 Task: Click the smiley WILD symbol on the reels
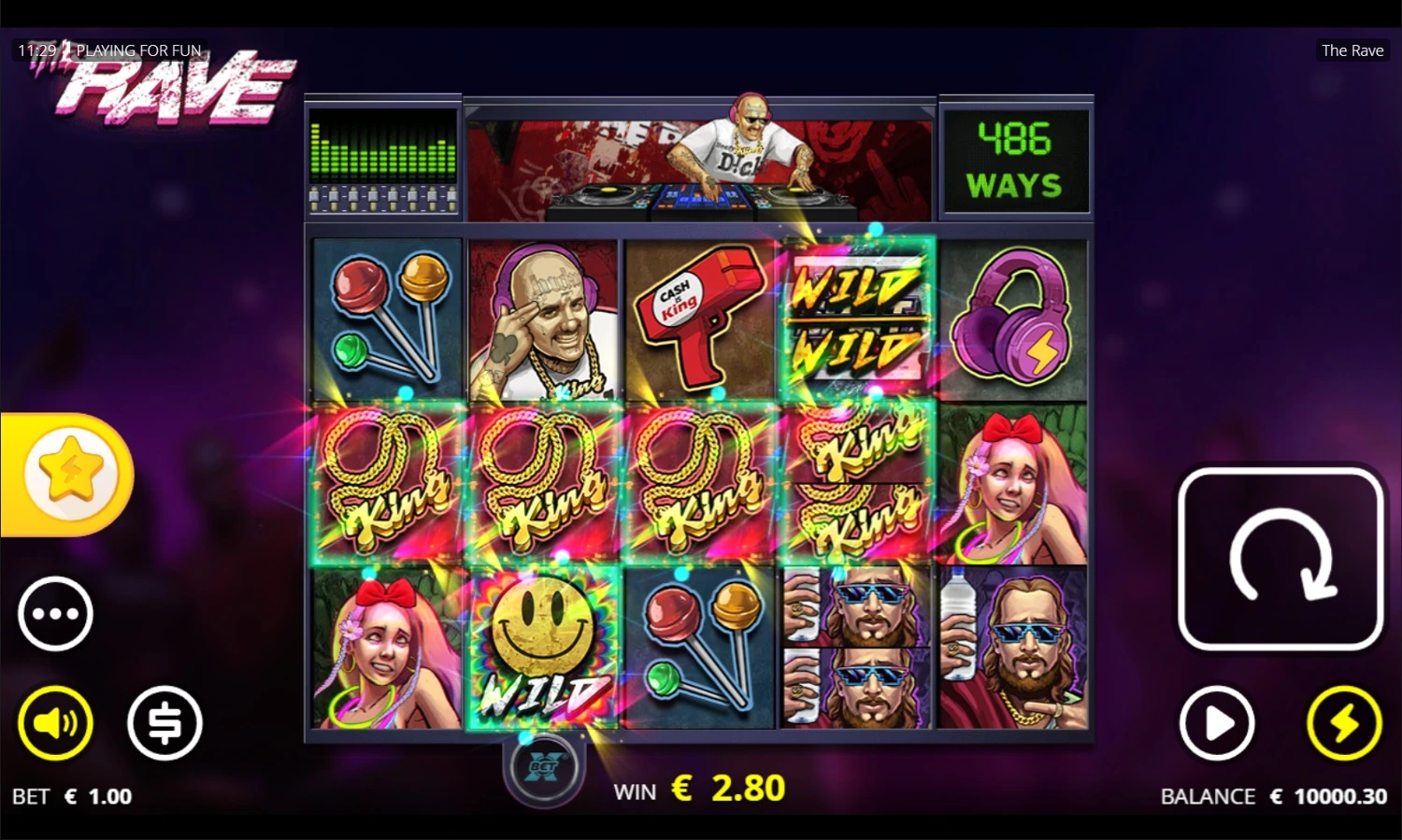[x=542, y=647]
